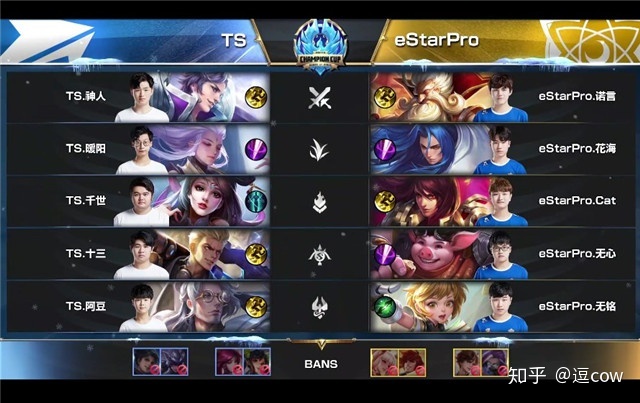Click the crossed swords role icon

tap(320, 97)
